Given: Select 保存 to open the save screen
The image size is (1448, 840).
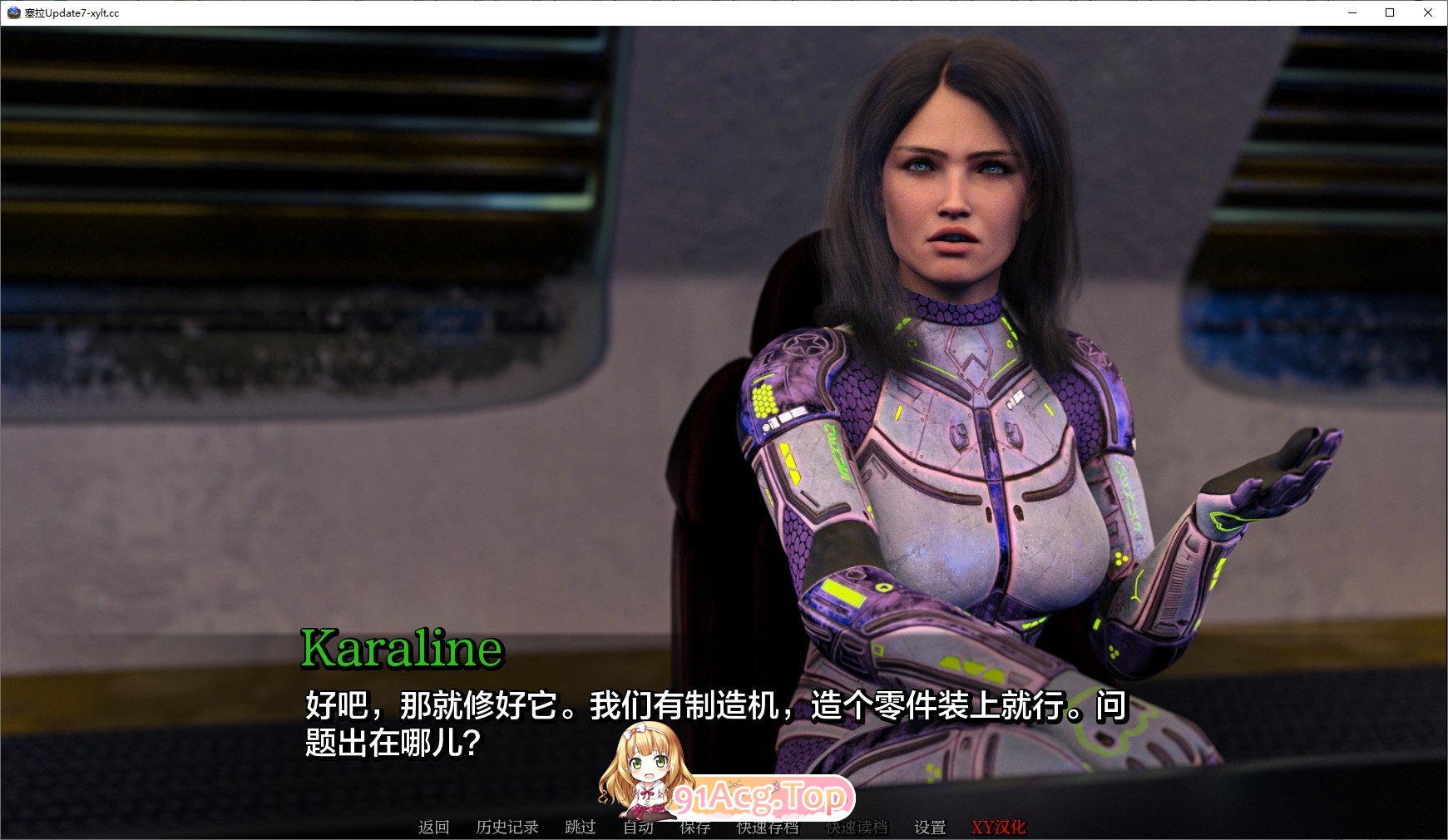Looking at the screenshot, I should (x=695, y=828).
